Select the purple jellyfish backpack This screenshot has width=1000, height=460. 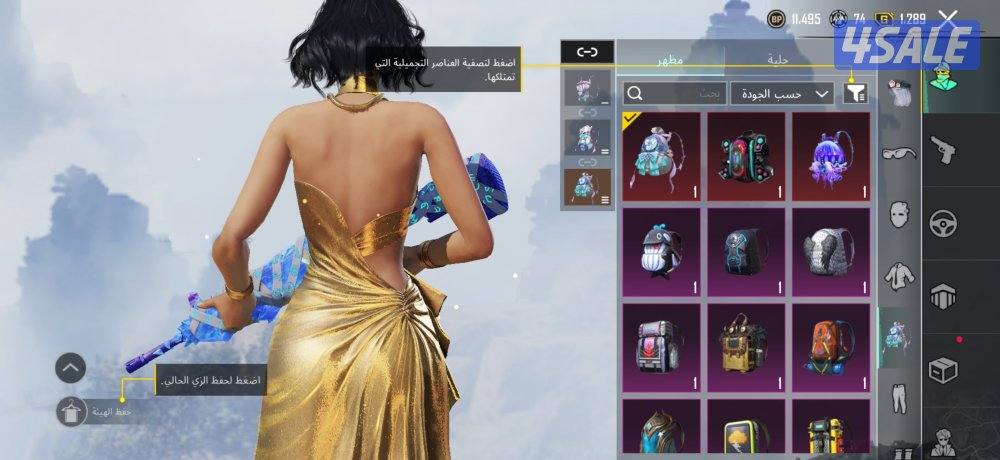click(x=831, y=155)
